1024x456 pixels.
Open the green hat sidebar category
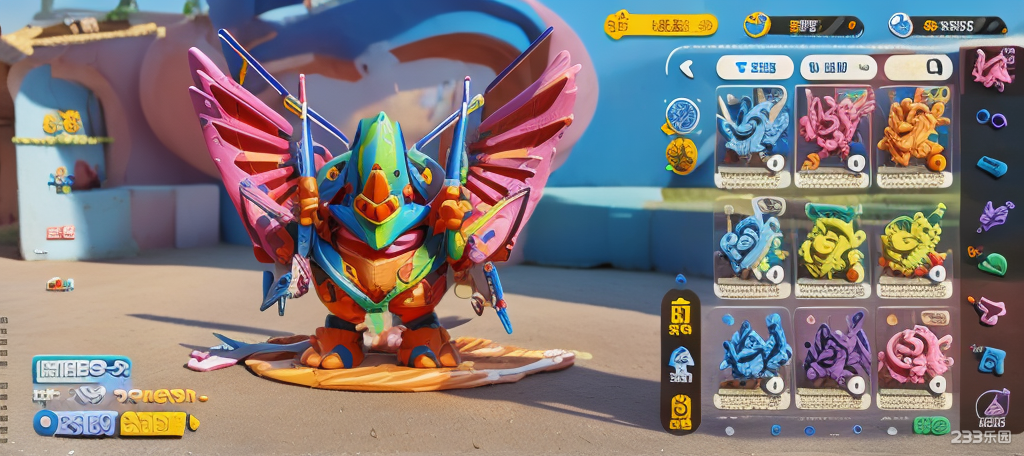(991, 263)
